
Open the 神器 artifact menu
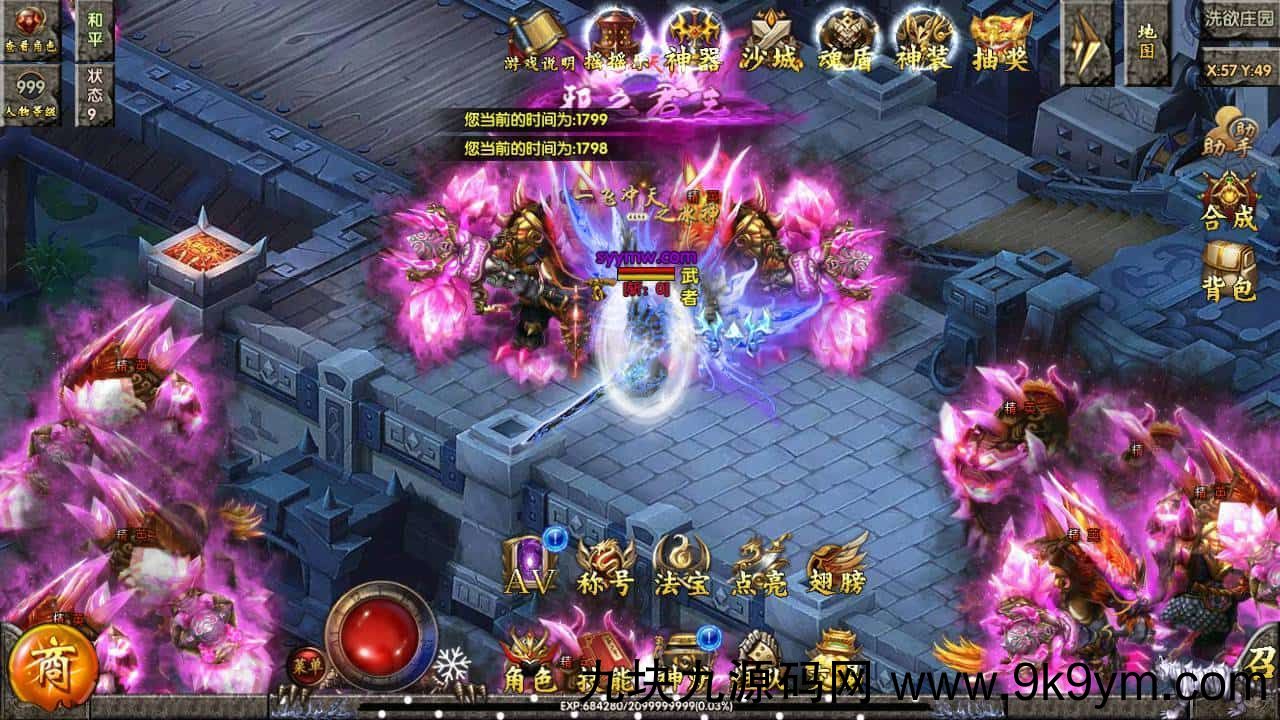coord(693,42)
